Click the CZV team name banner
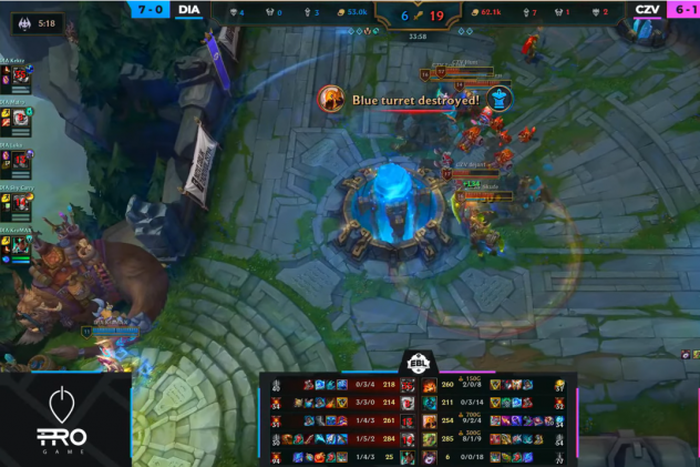This screenshot has height=467, width=700. (647, 9)
